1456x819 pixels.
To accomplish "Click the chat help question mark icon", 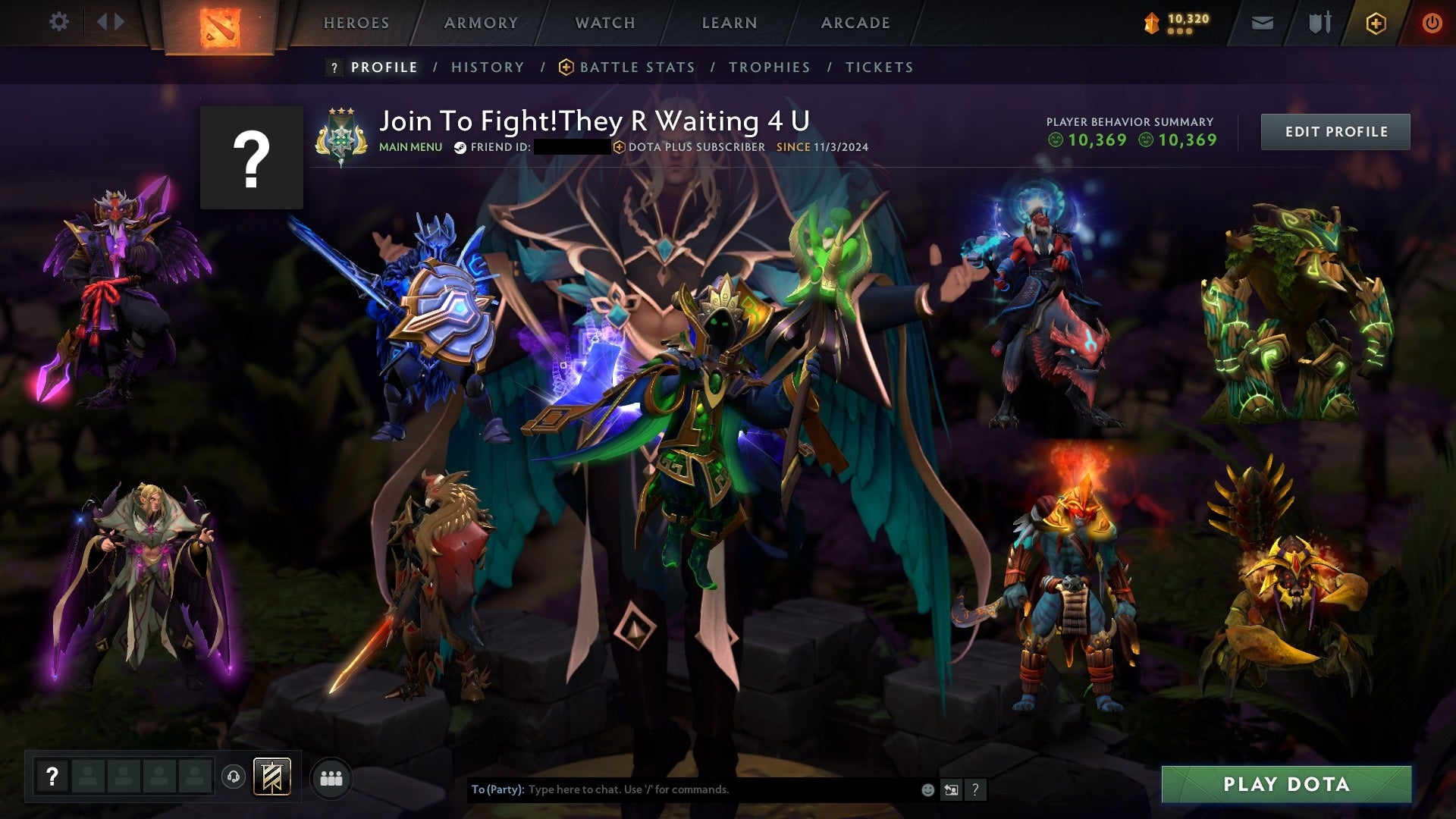I will pyautogui.click(x=975, y=789).
